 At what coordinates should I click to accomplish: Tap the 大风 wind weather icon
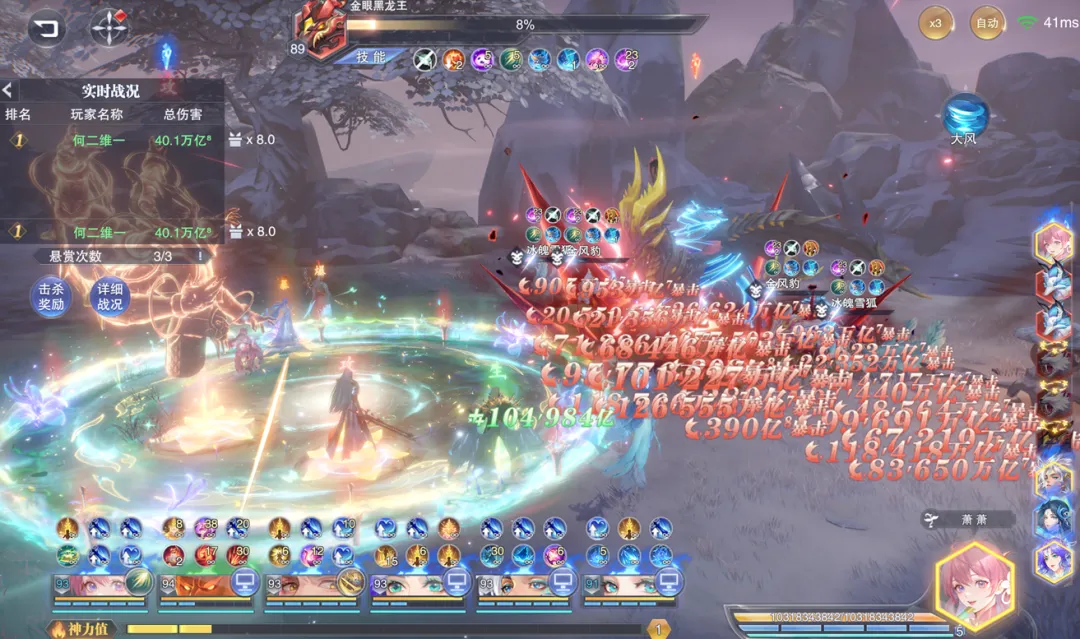[965, 117]
